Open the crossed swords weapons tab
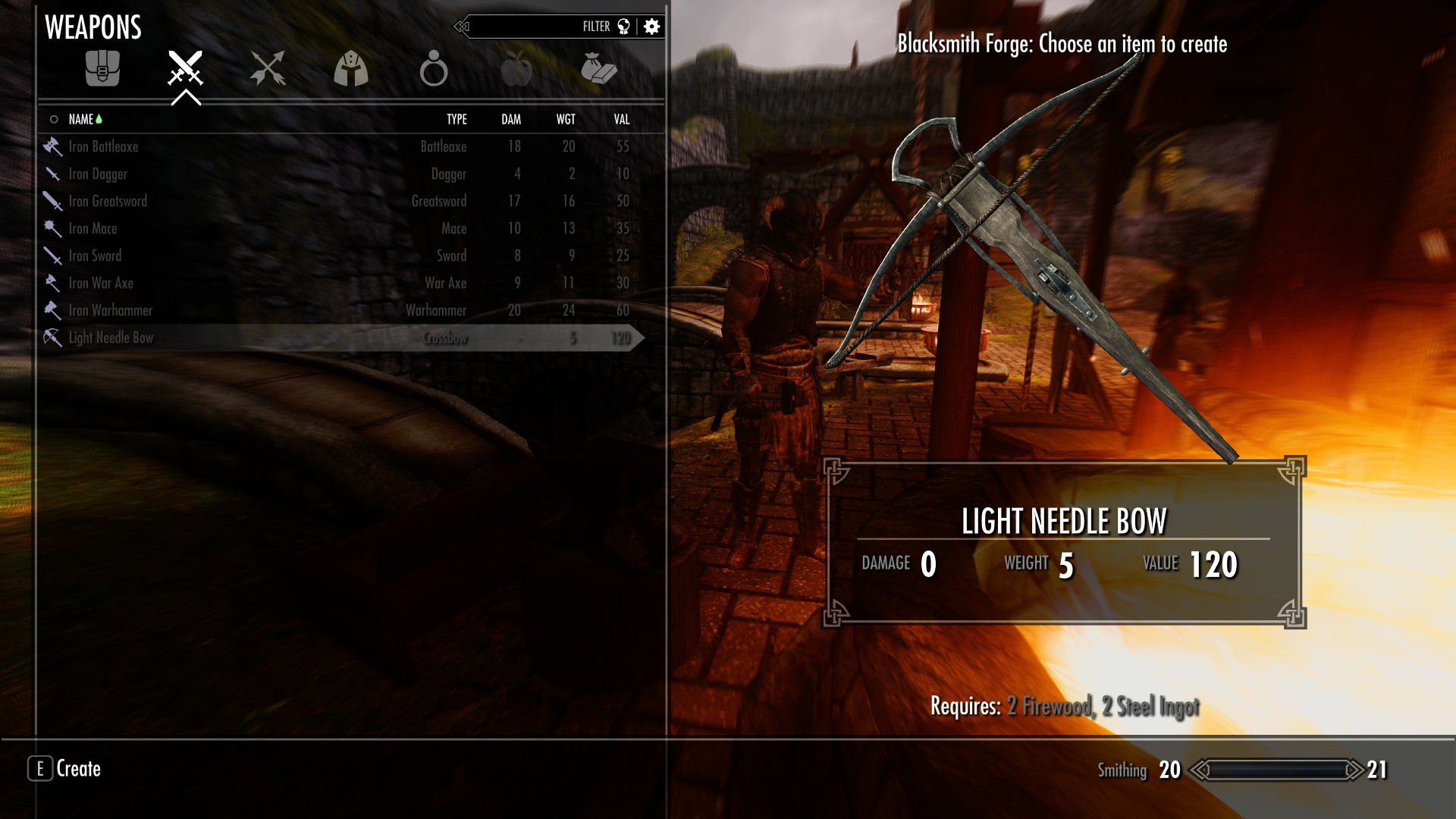The image size is (1456, 819). (x=185, y=68)
